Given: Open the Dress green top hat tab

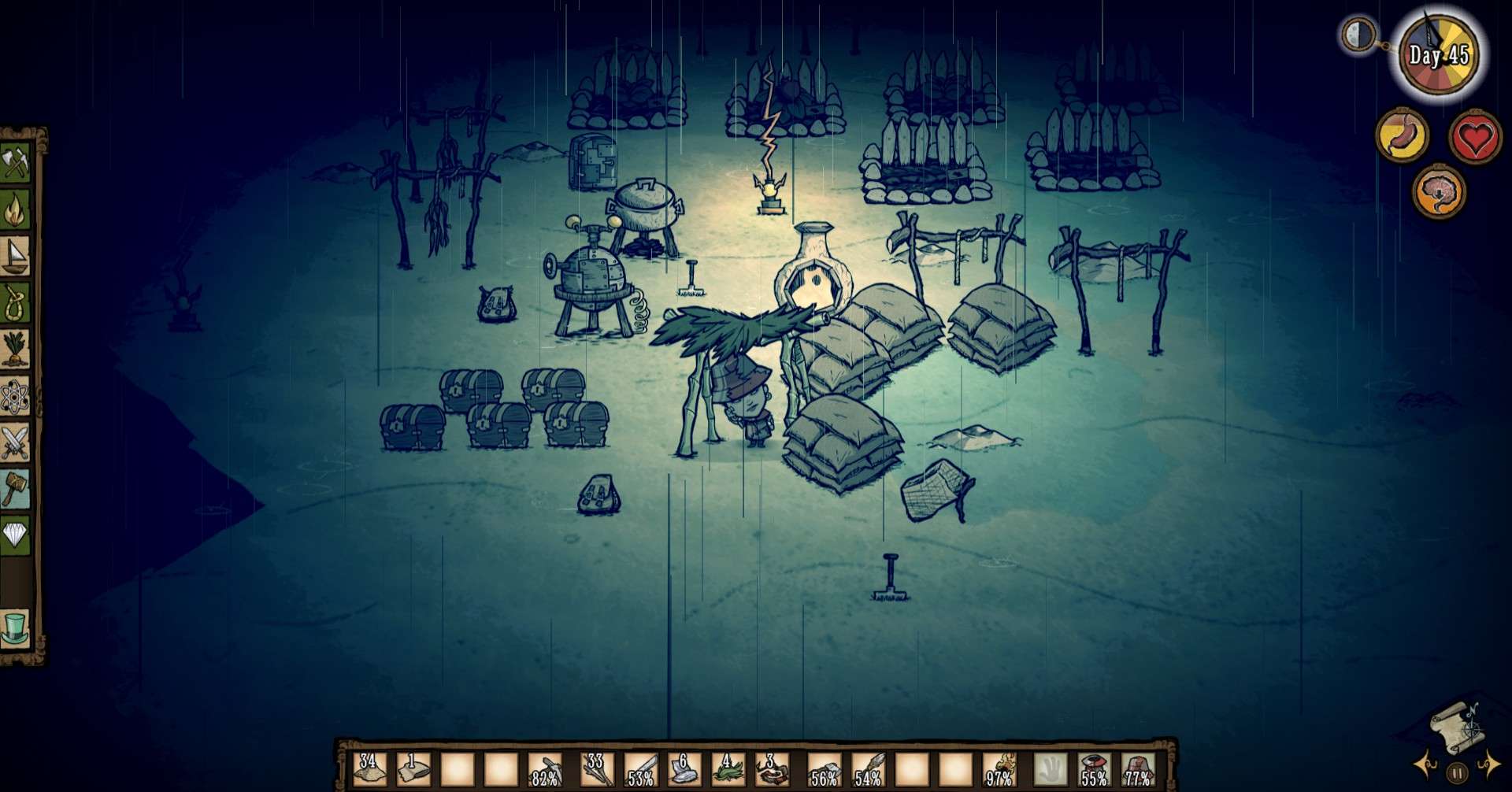Looking at the screenshot, I should (x=15, y=628).
